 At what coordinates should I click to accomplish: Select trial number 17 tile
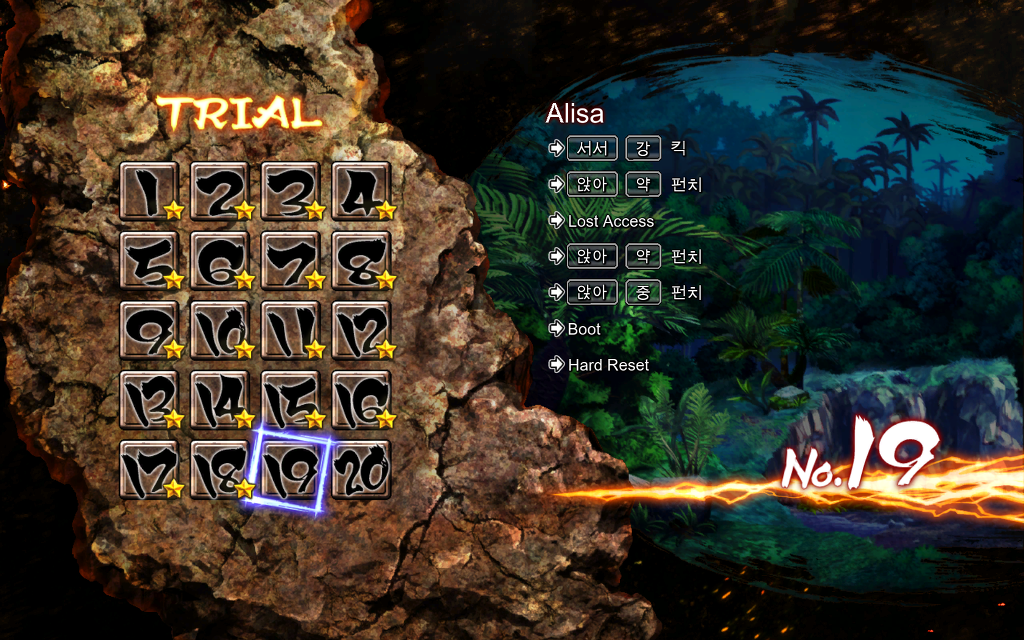149,469
